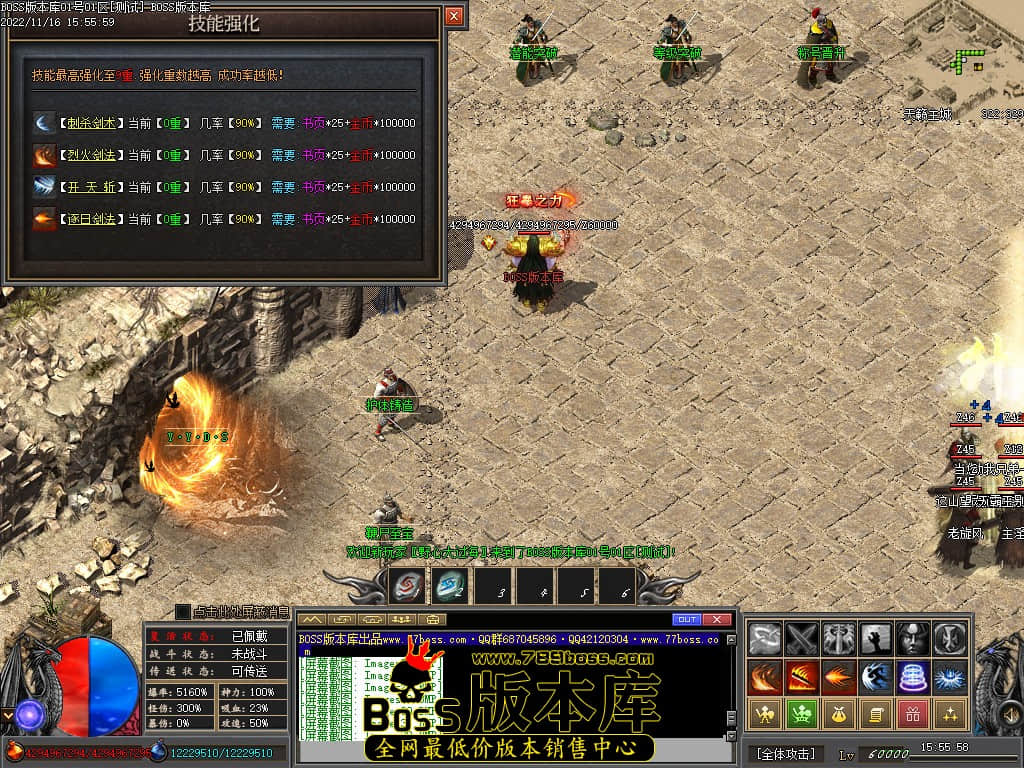The height and width of the screenshot is (768, 1024).
Task: Switch the 全体攻击 attack mode
Action: pyautogui.click(x=785, y=753)
